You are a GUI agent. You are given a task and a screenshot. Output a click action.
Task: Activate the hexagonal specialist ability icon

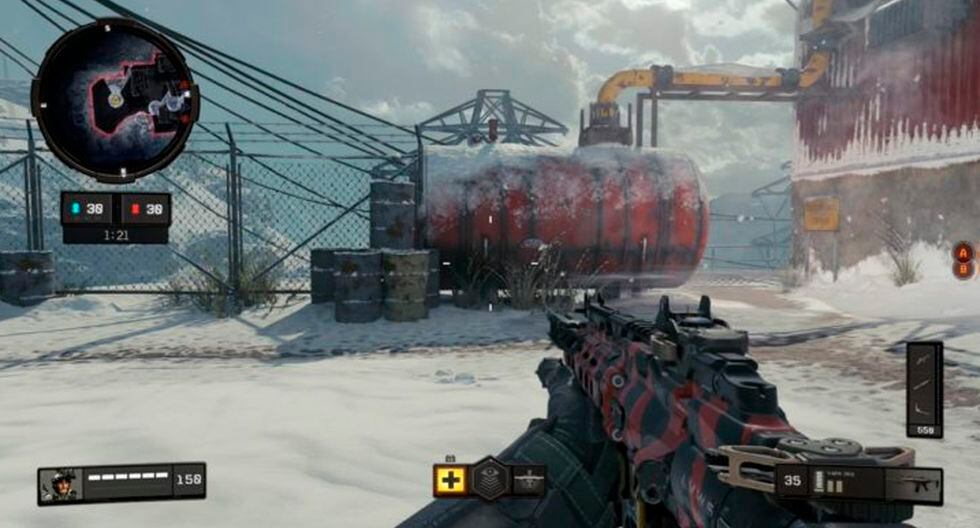pyautogui.click(x=490, y=479)
